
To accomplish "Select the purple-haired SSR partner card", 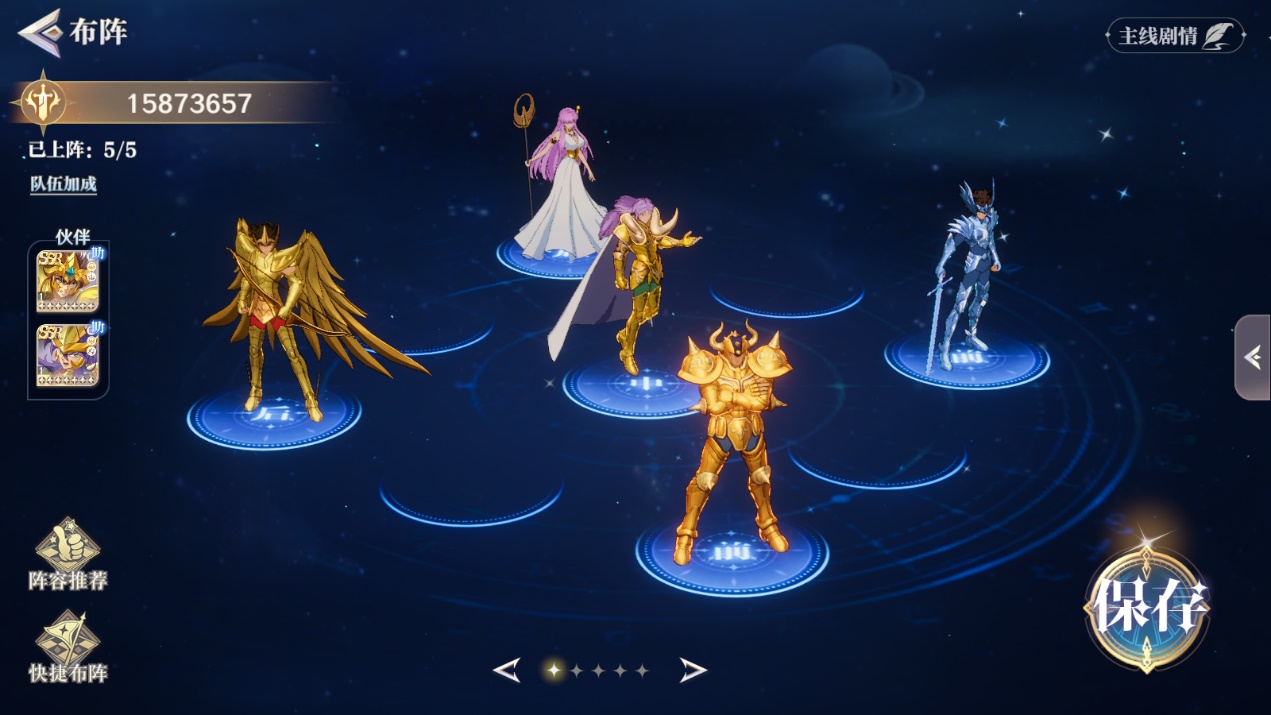I will pyautogui.click(x=67, y=355).
